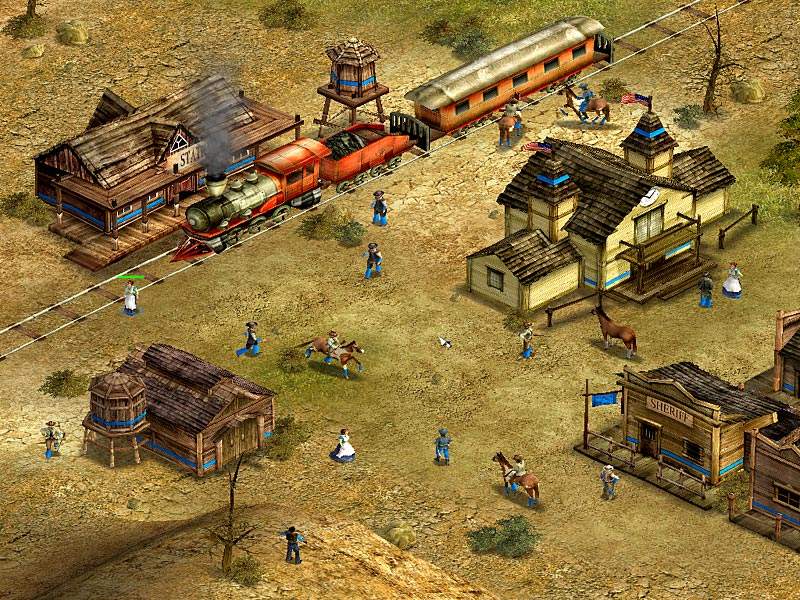Select the woman unit with green health bar

[130, 297]
